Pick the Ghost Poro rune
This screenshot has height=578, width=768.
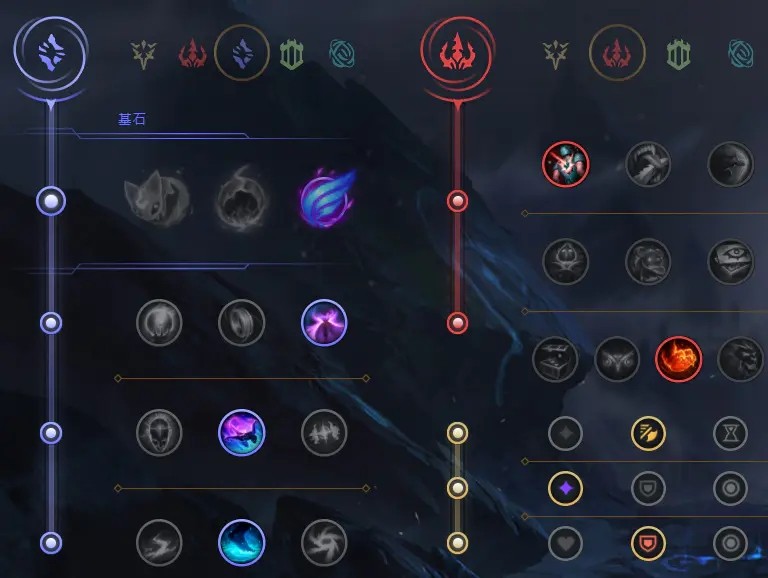coord(648,262)
